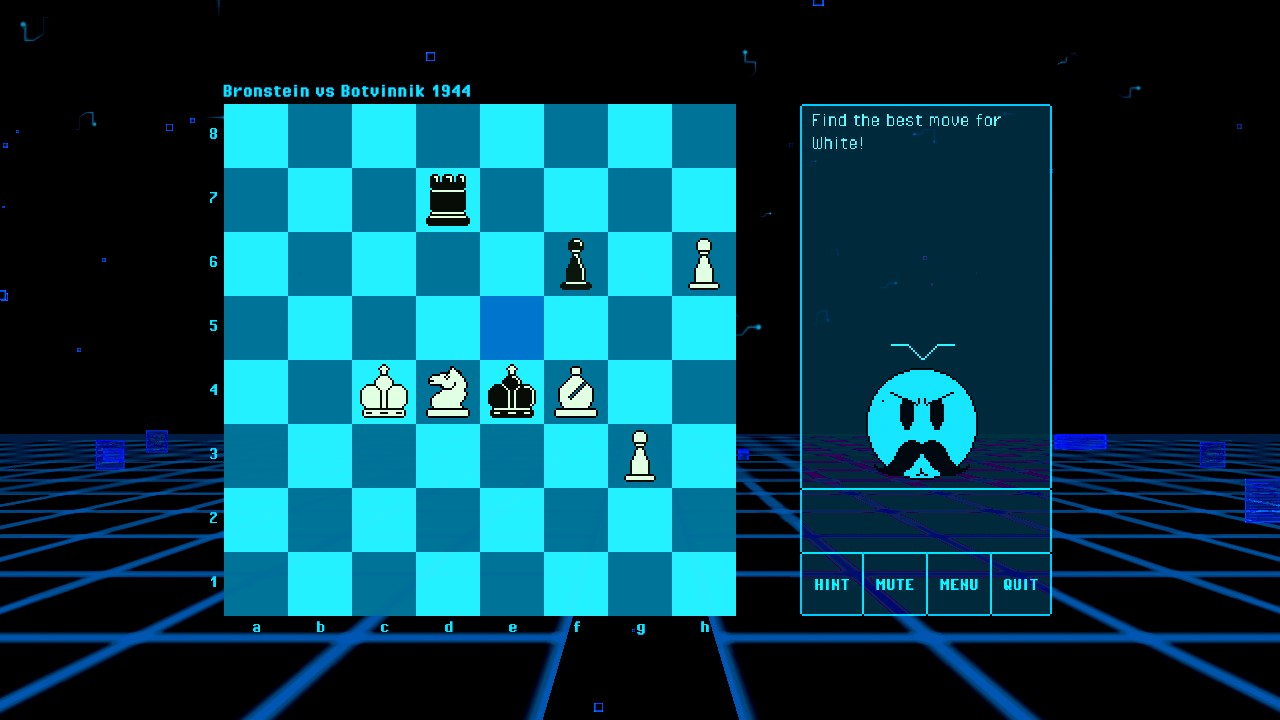
Task: MUTE the game sound
Action: (894, 584)
